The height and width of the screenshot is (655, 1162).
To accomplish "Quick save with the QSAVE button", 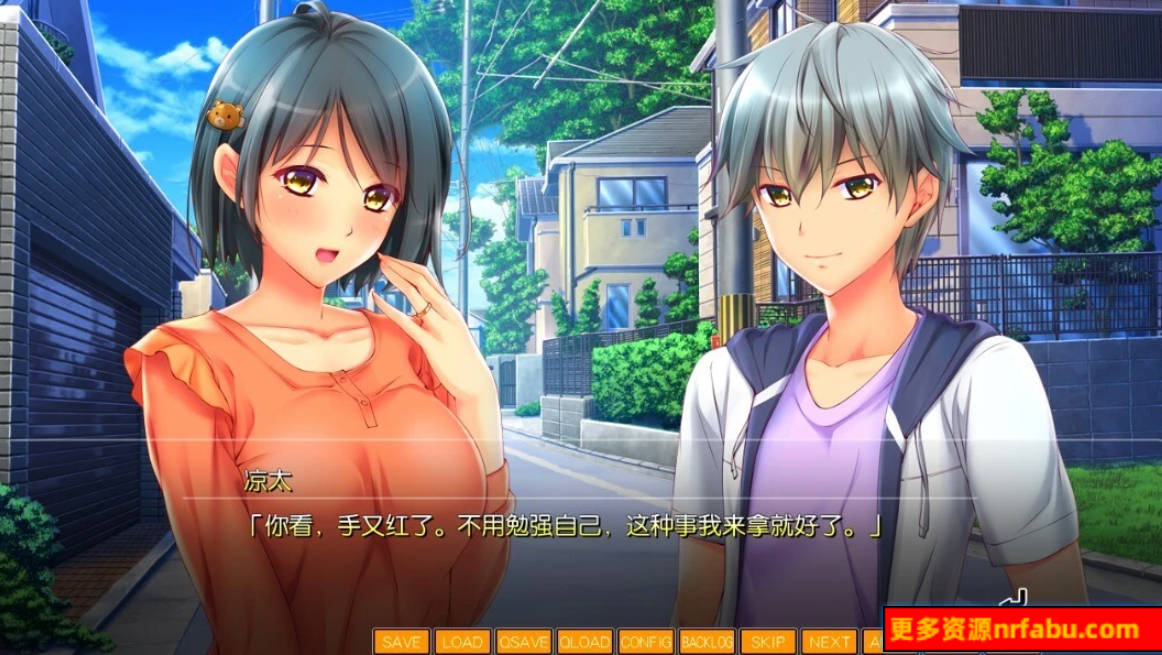I will (523, 641).
